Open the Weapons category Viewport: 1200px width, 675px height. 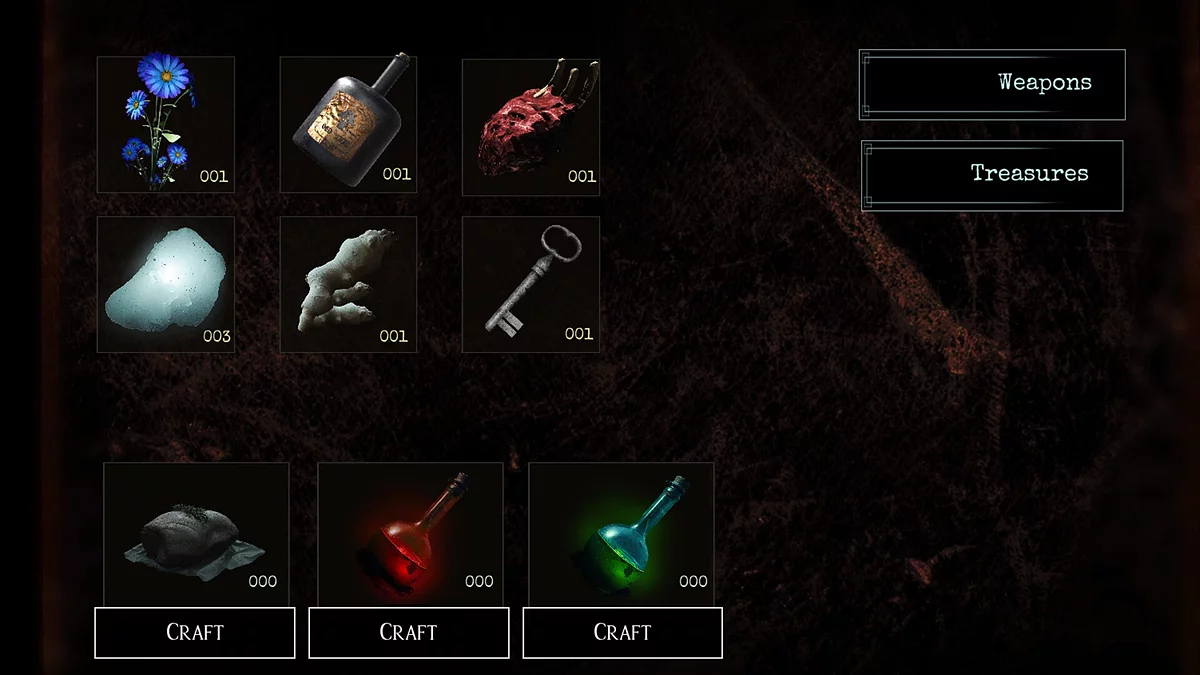coord(991,84)
